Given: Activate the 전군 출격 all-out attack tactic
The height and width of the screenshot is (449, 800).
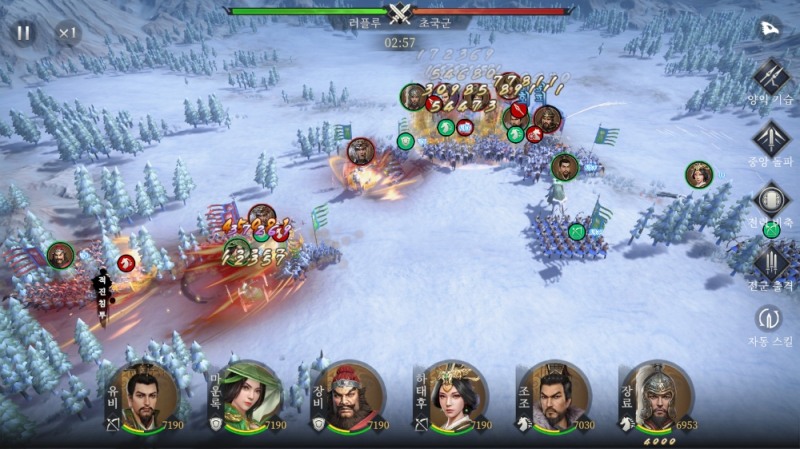Looking at the screenshot, I should 771,262.
